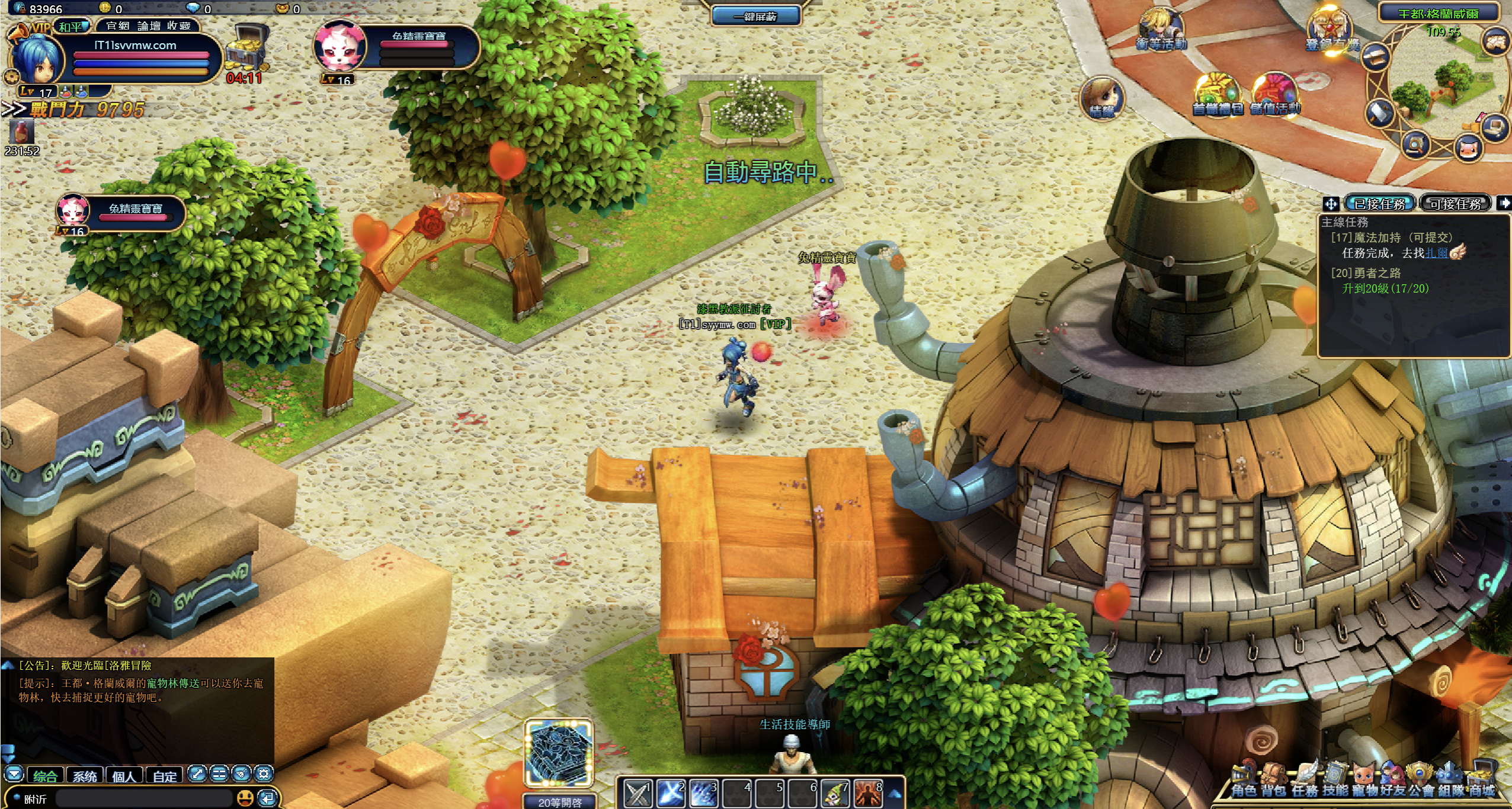Switch to the 可接任務 available quests tab

[x=1455, y=204]
